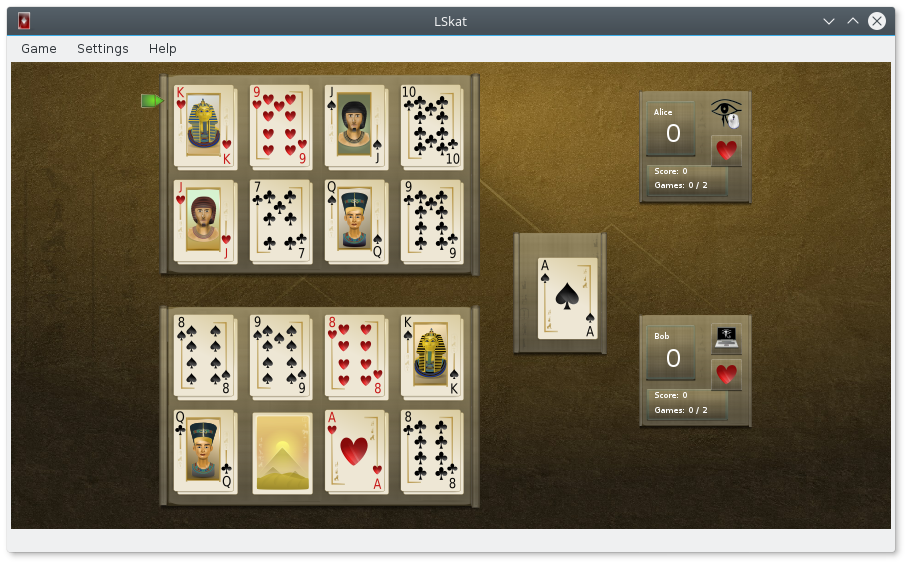Open the Settings menu
This screenshot has height=565, width=908.
102,48
